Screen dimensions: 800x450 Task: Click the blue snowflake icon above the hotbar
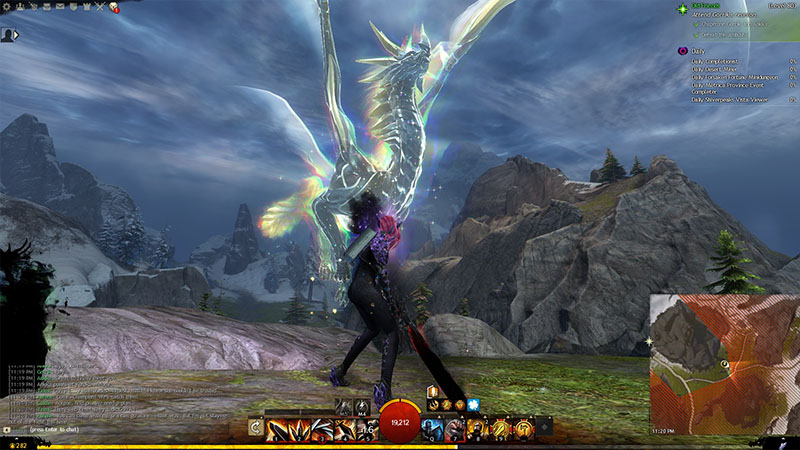(472, 405)
